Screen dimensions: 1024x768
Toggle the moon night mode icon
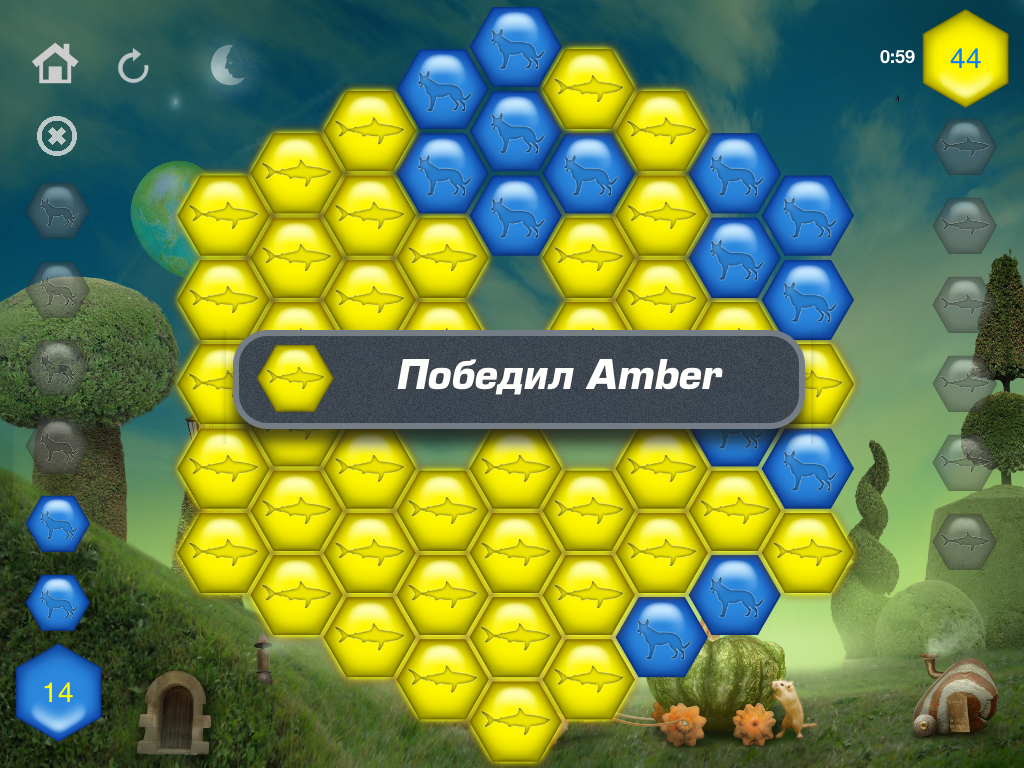229,65
